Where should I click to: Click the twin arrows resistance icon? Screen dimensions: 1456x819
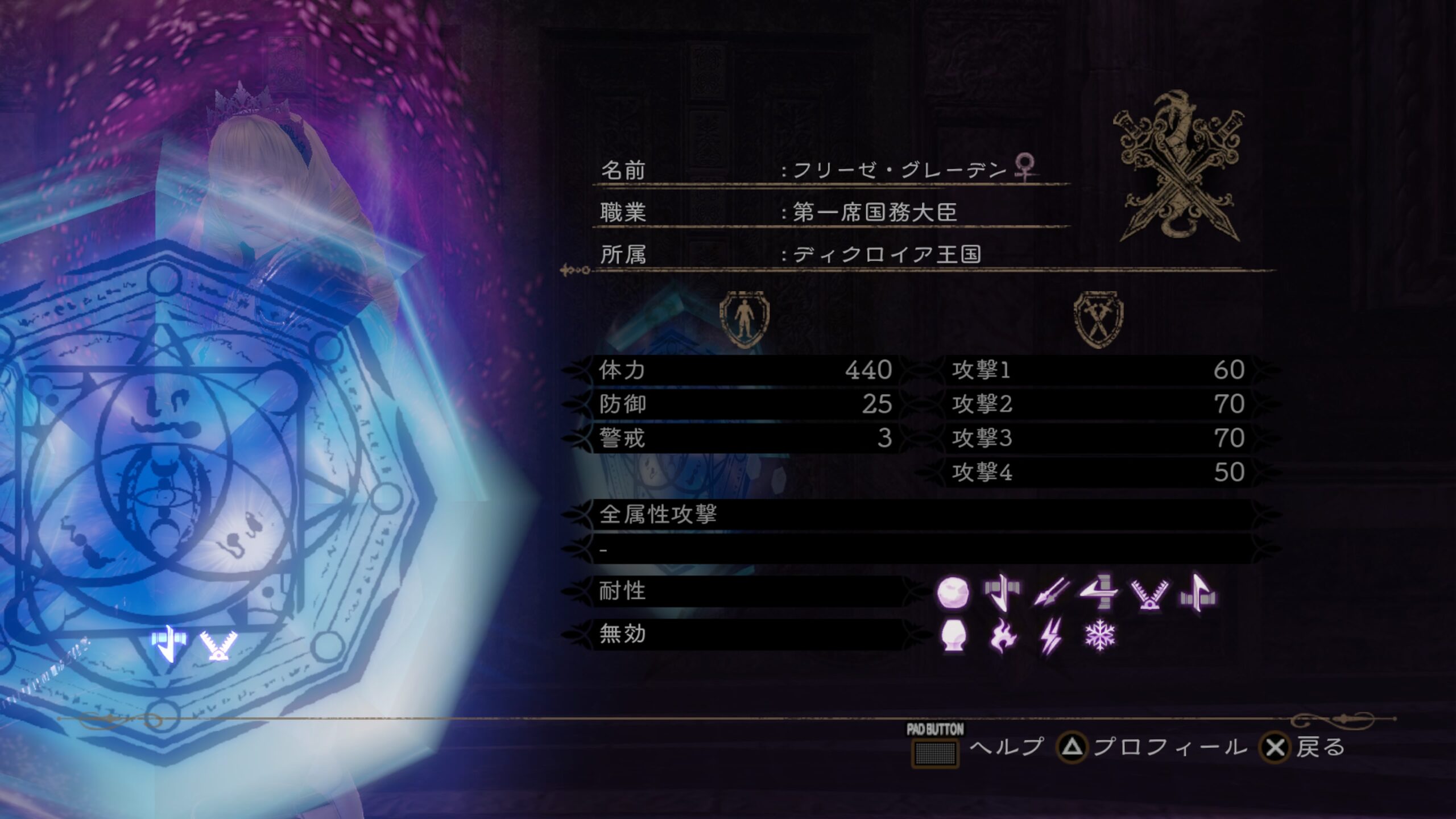[x=1050, y=592]
